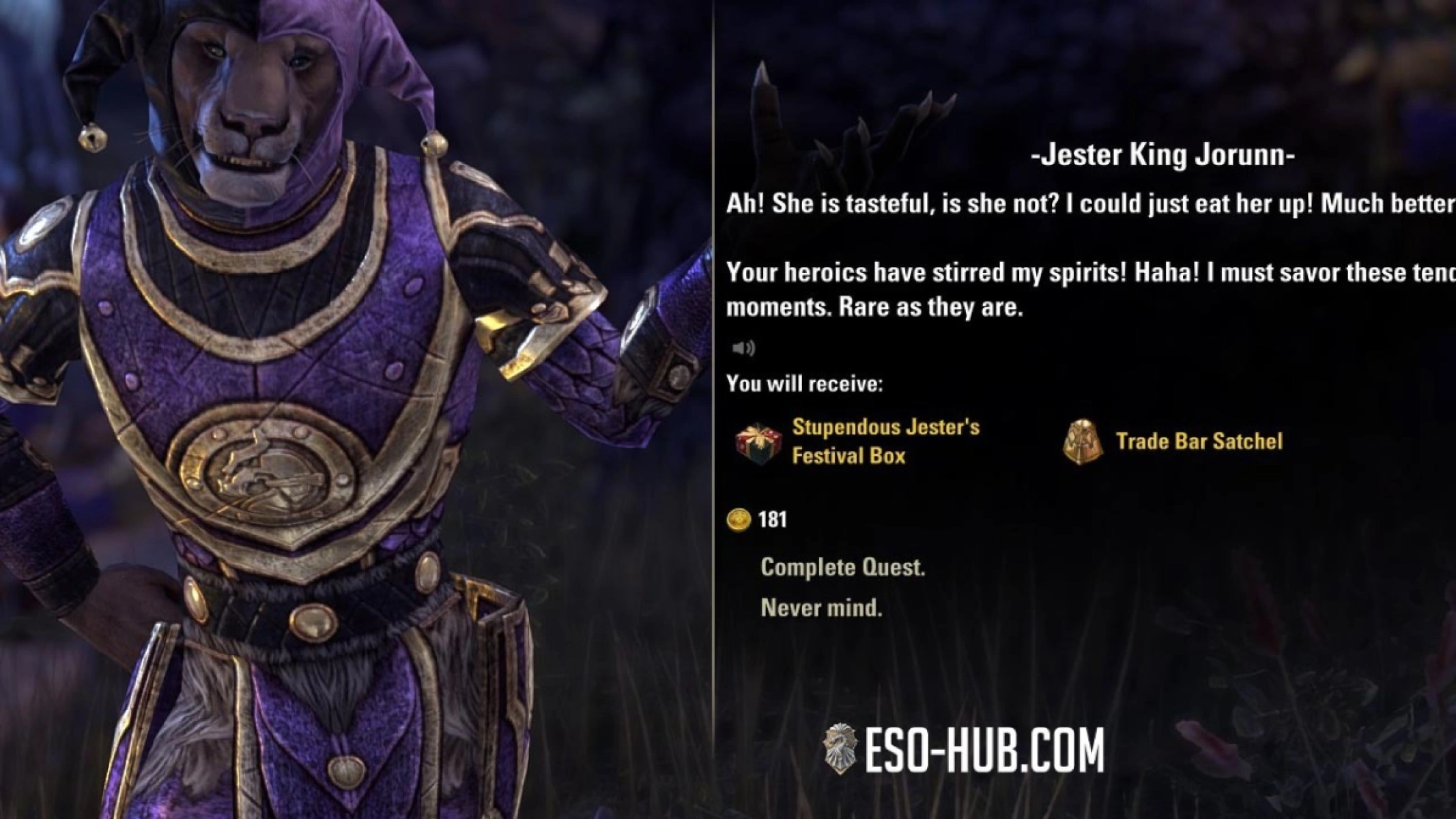The height and width of the screenshot is (819, 1456).
Task: Click the Khajiit jester character portrait
Action: pyautogui.click(x=287, y=341)
